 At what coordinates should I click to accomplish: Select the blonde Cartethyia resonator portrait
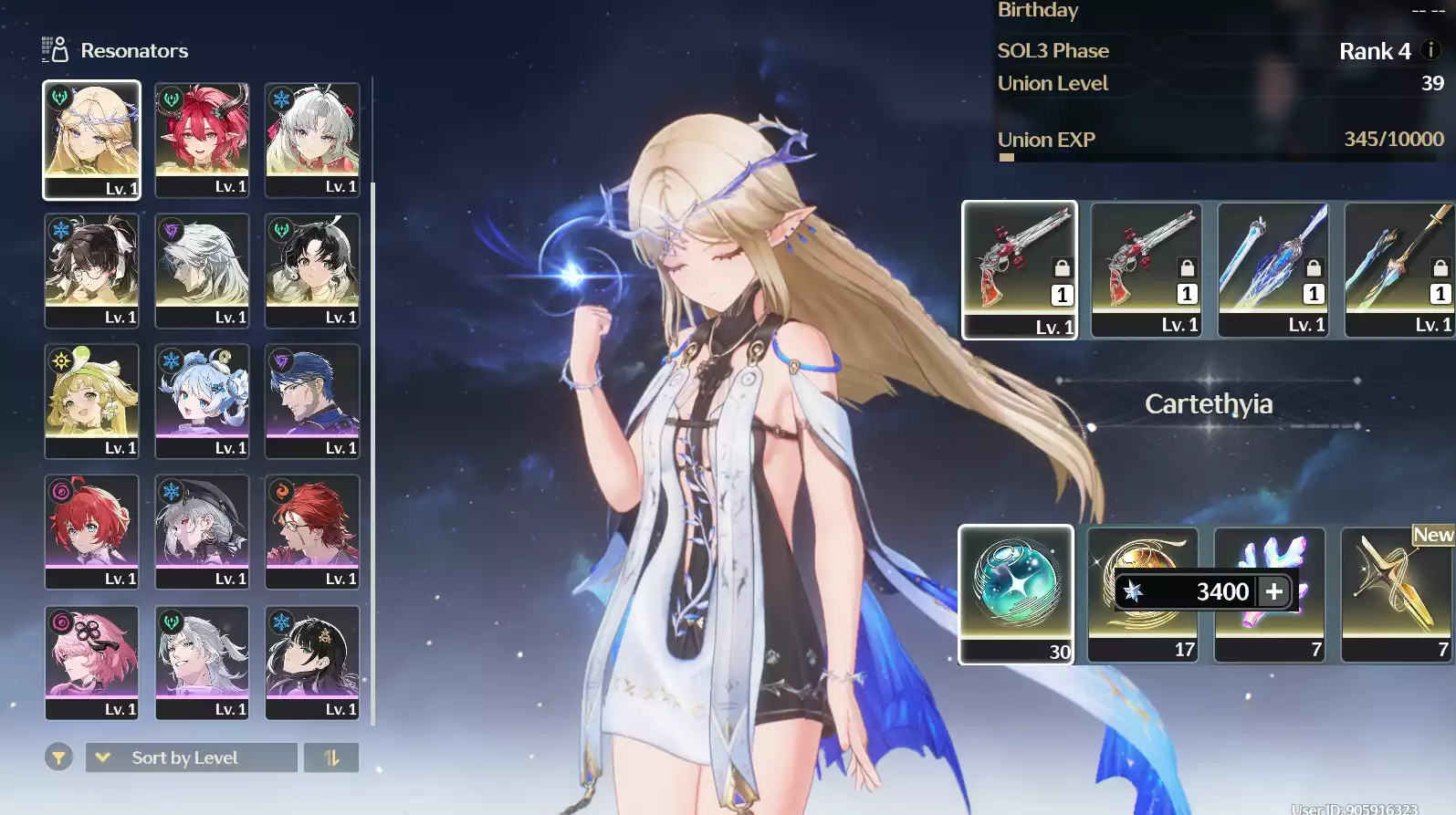pyautogui.click(x=91, y=139)
